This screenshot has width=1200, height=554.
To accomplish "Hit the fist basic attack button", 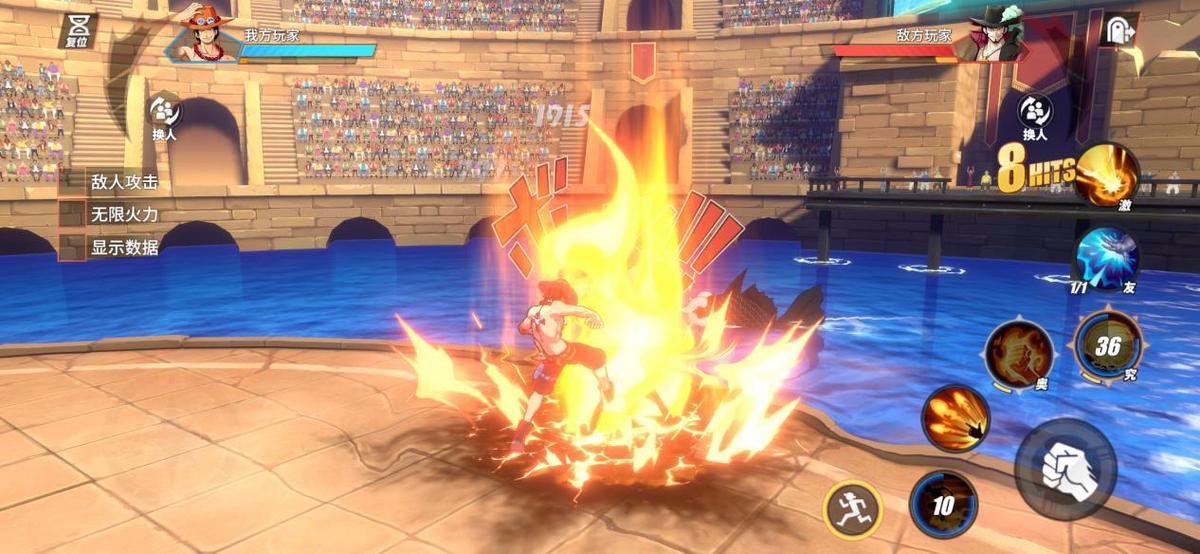I will (x=1065, y=469).
